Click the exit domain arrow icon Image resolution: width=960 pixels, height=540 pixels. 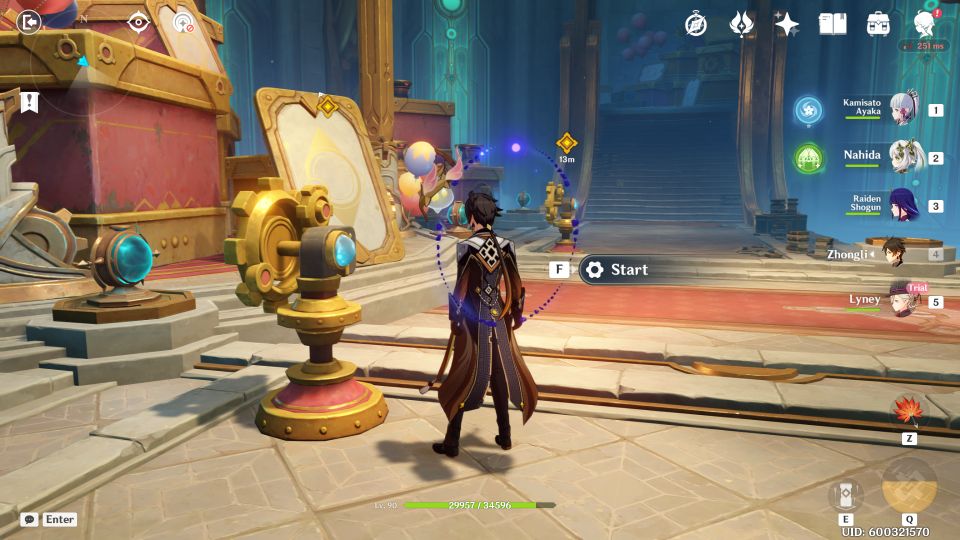coord(29,22)
